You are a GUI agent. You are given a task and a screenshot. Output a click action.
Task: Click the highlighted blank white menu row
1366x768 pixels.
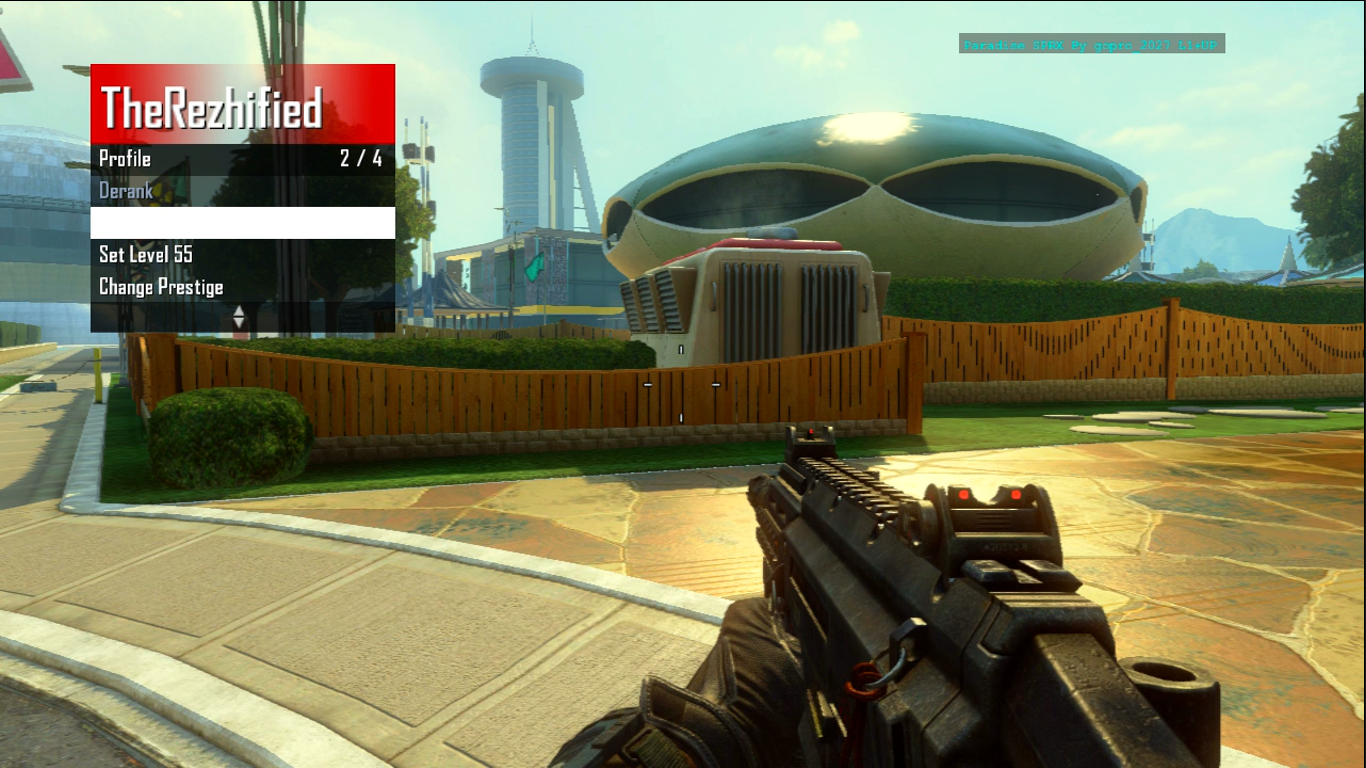click(242, 223)
